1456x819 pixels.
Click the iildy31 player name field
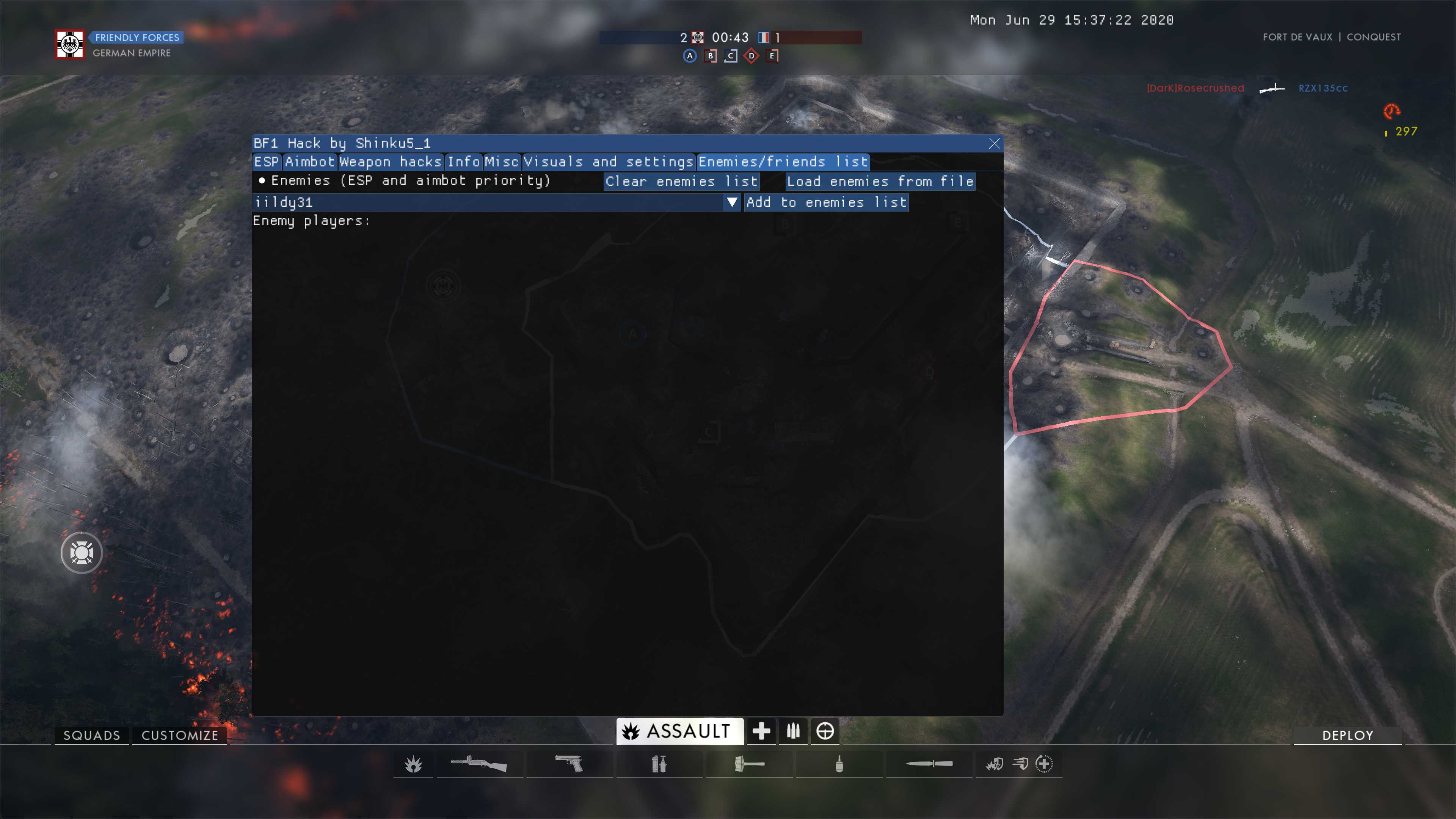tap(452, 202)
